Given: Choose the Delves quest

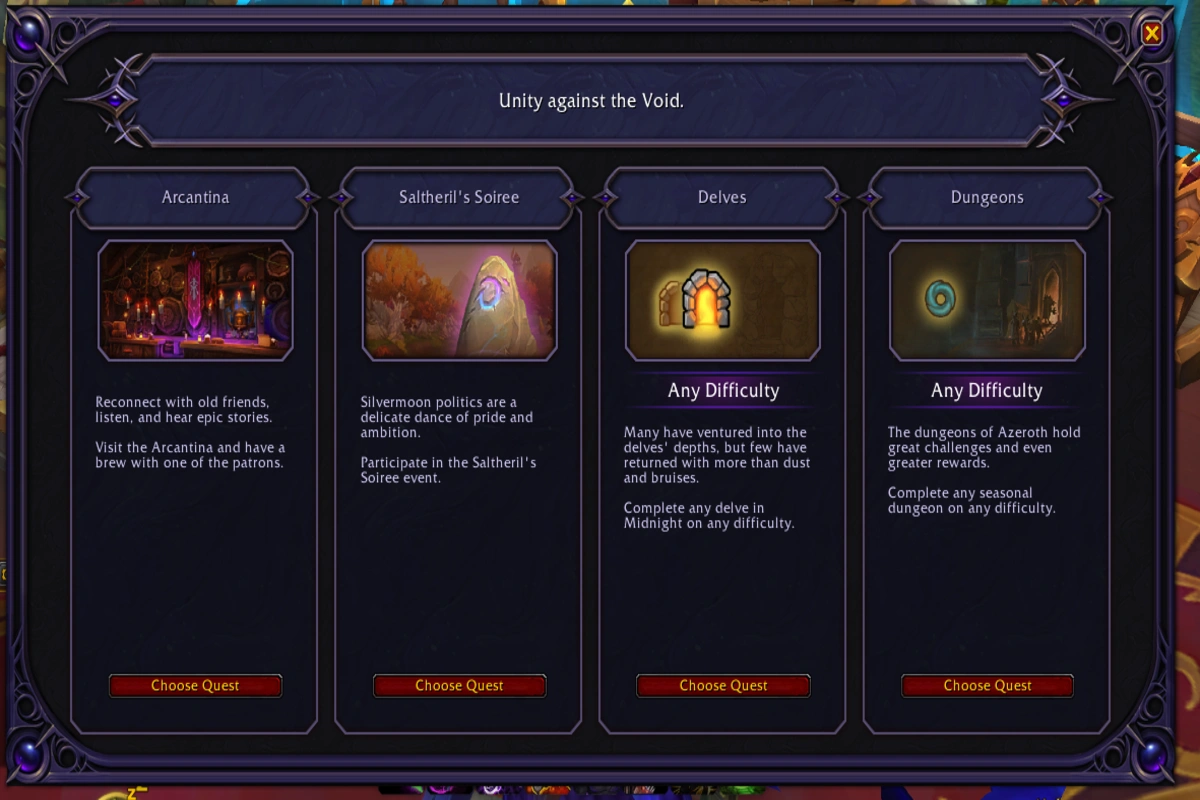Looking at the screenshot, I should point(723,686).
